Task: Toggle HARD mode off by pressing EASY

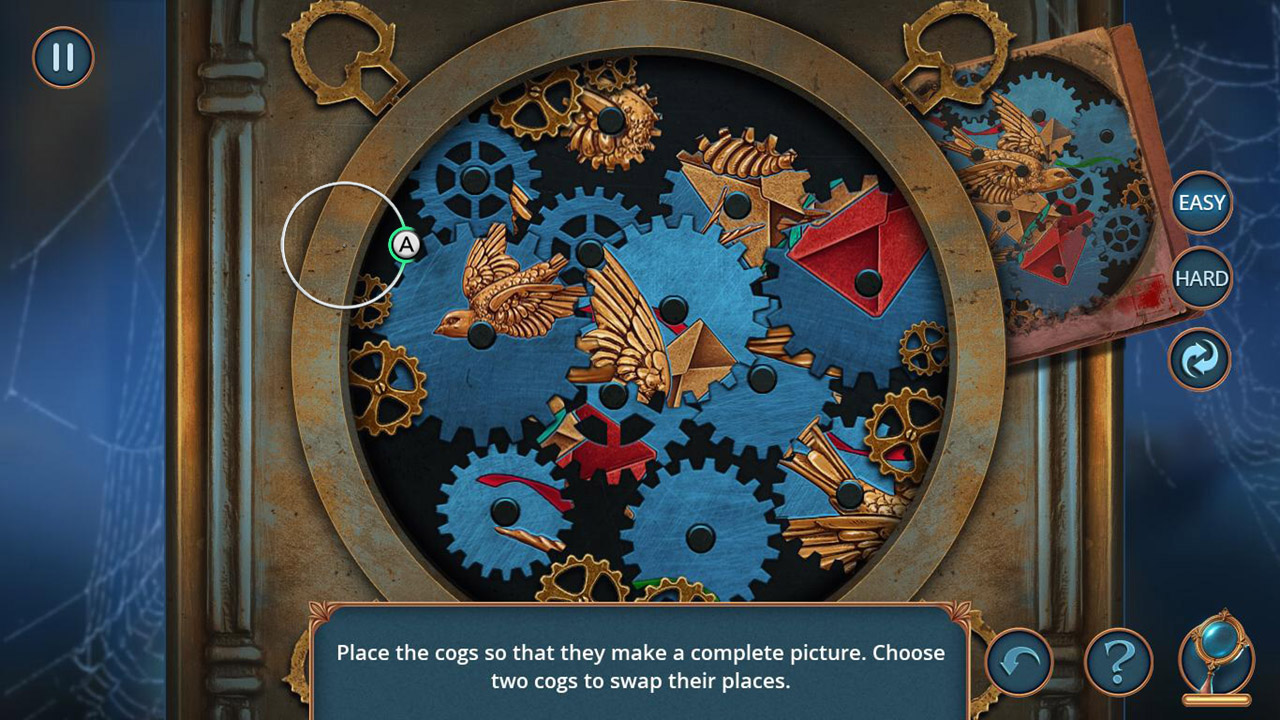Action: 1200,203
